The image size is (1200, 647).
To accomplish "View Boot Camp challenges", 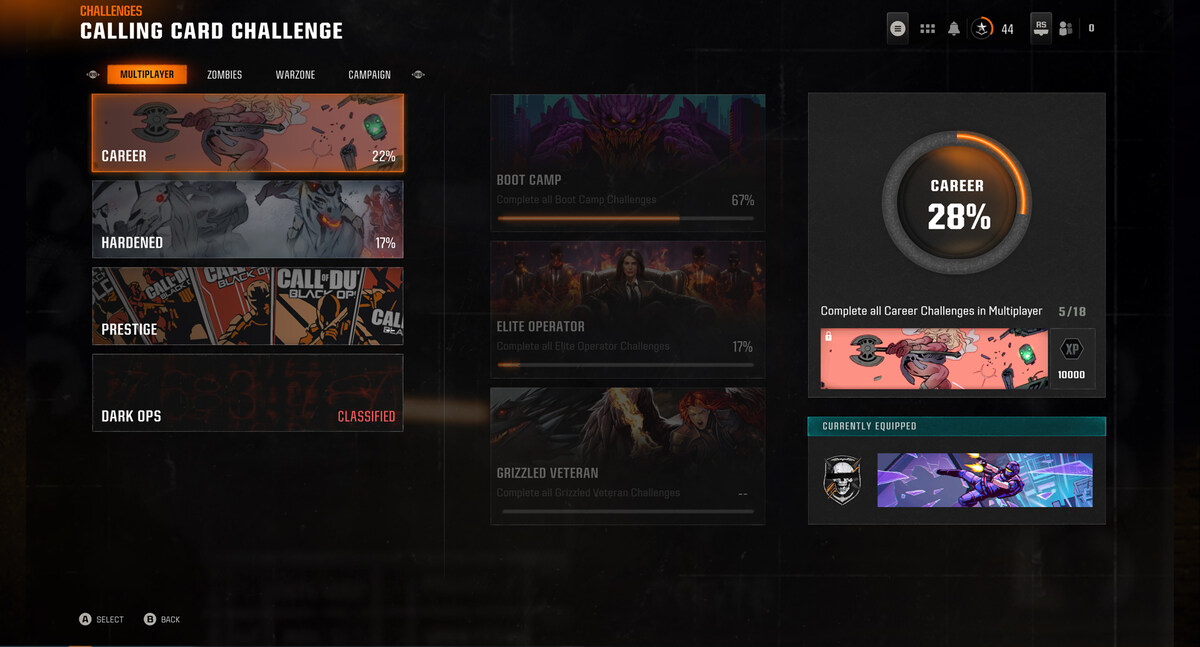I will pyautogui.click(x=627, y=163).
